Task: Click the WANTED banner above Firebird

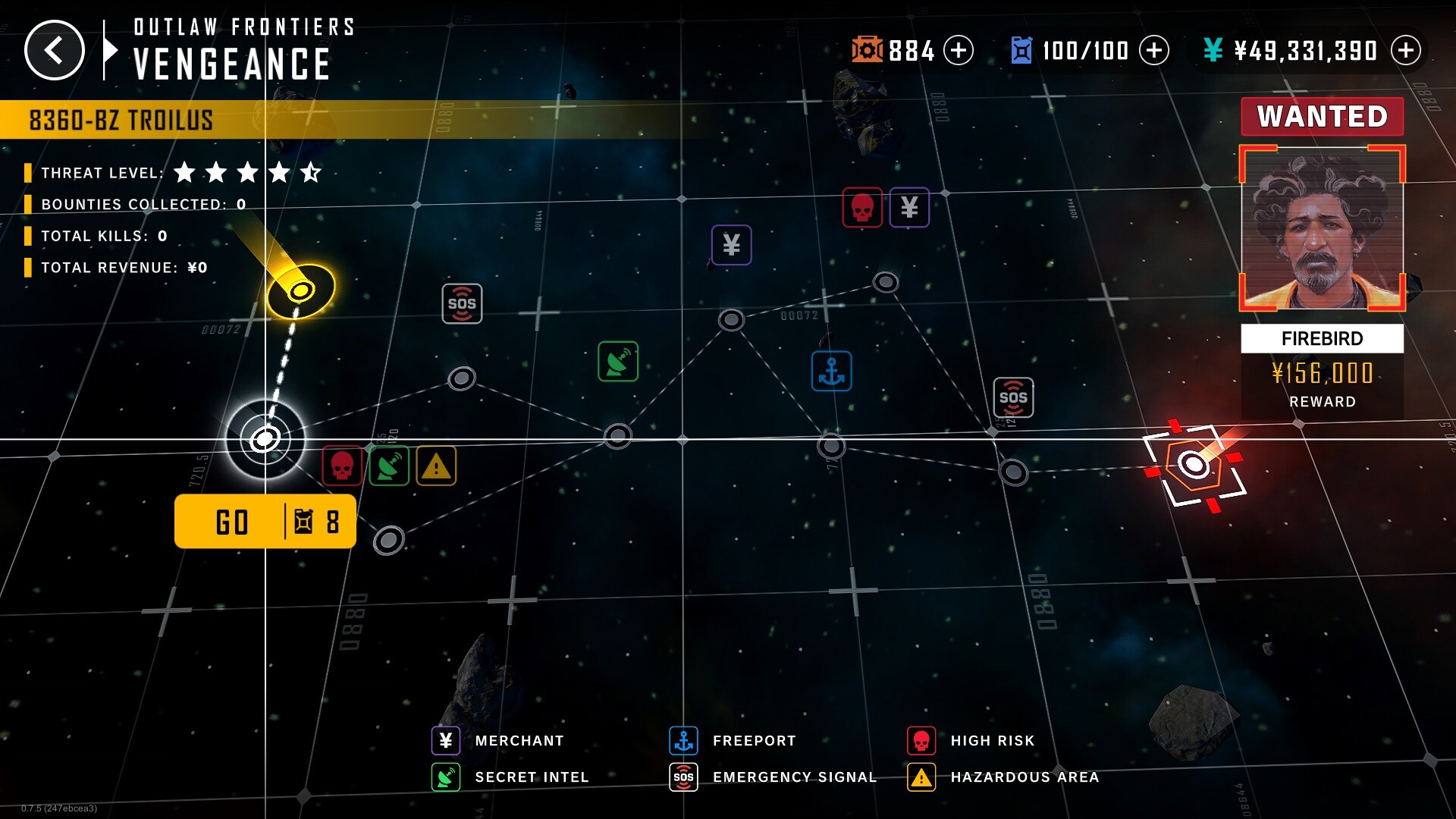Action: (x=1322, y=116)
